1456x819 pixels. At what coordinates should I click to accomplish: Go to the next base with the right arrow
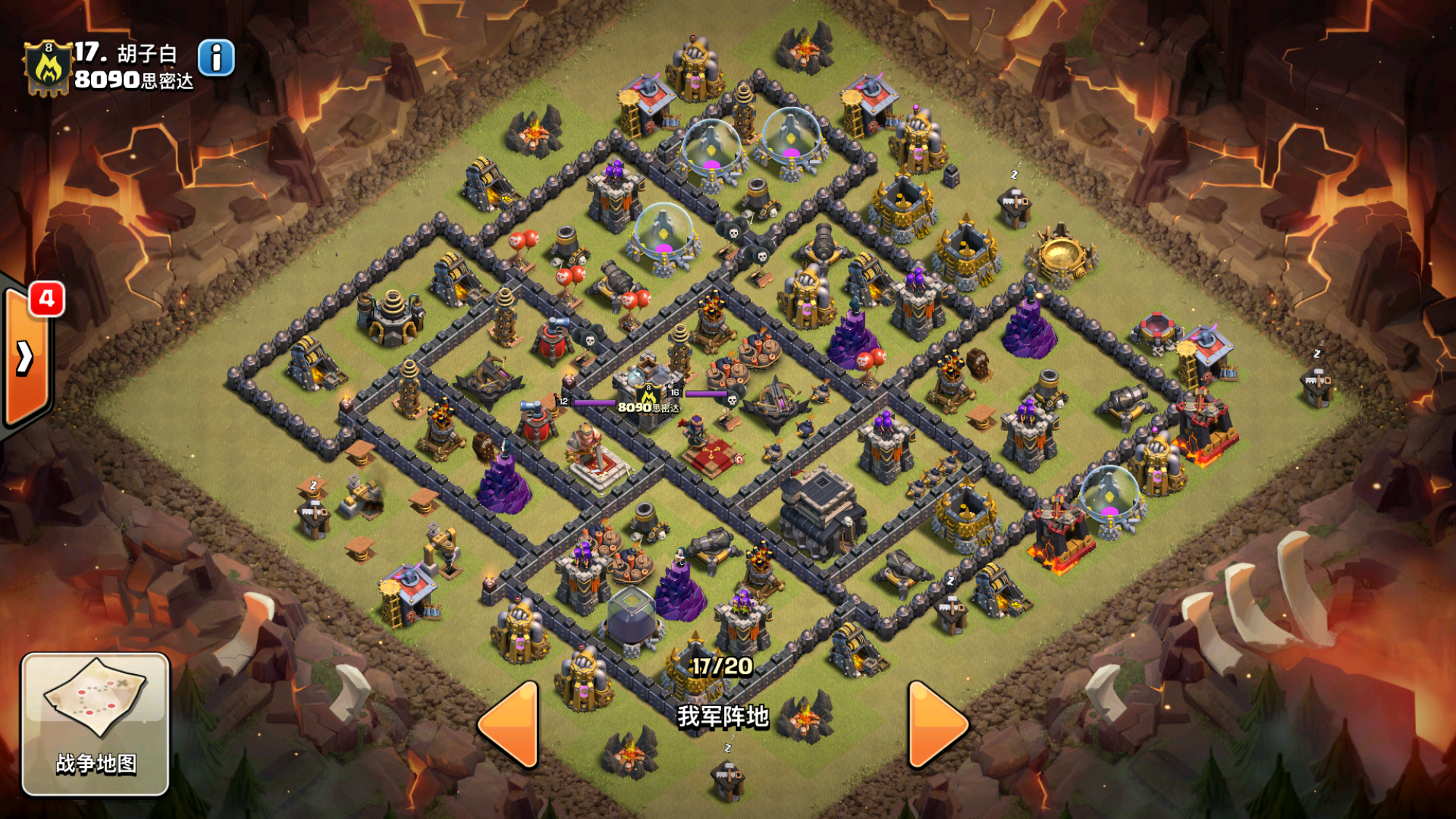[x=936, y=725]
